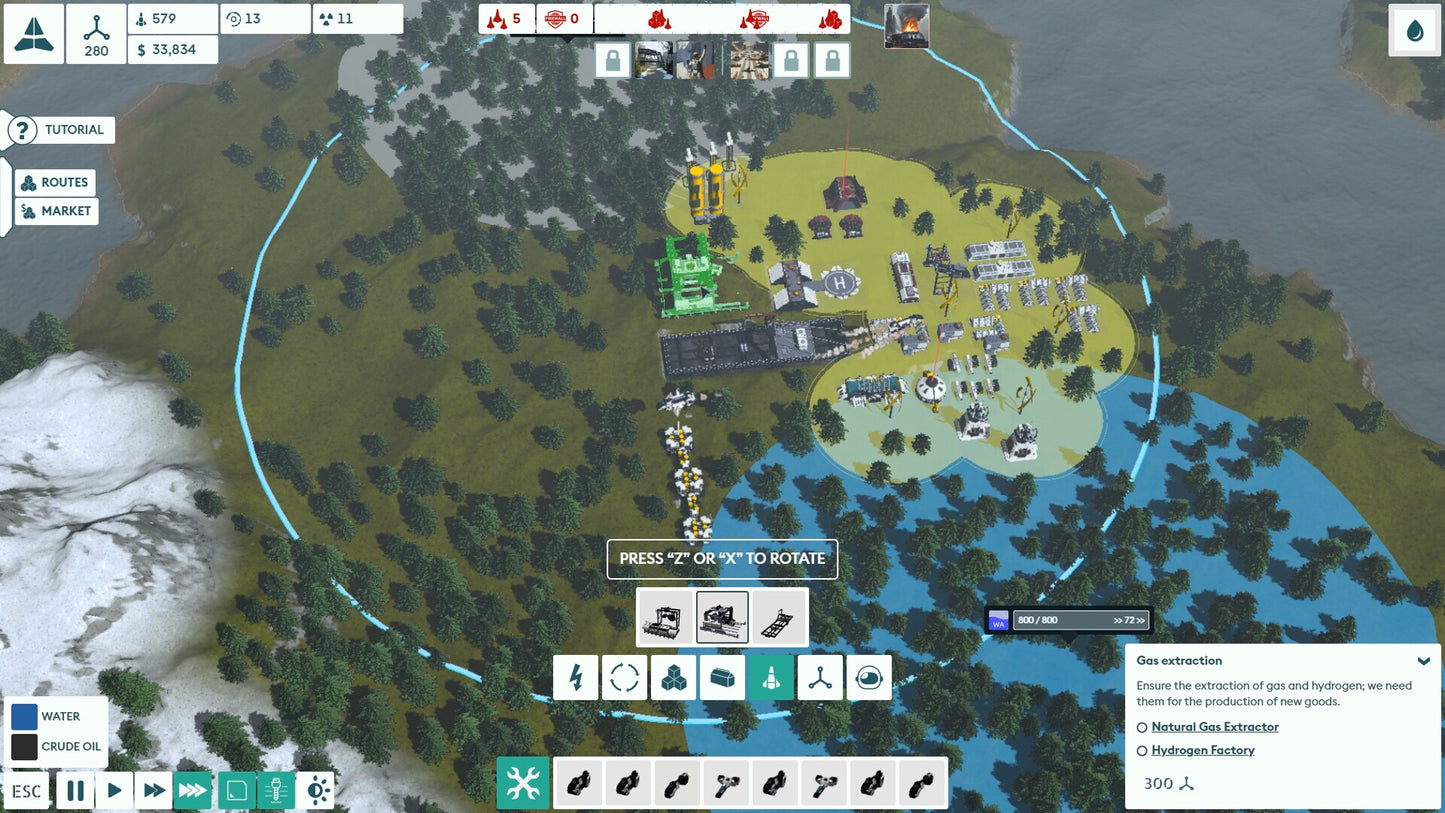The image size is (1445, 813).
Task: Open the Routes menu
Action: coord(56,183)
